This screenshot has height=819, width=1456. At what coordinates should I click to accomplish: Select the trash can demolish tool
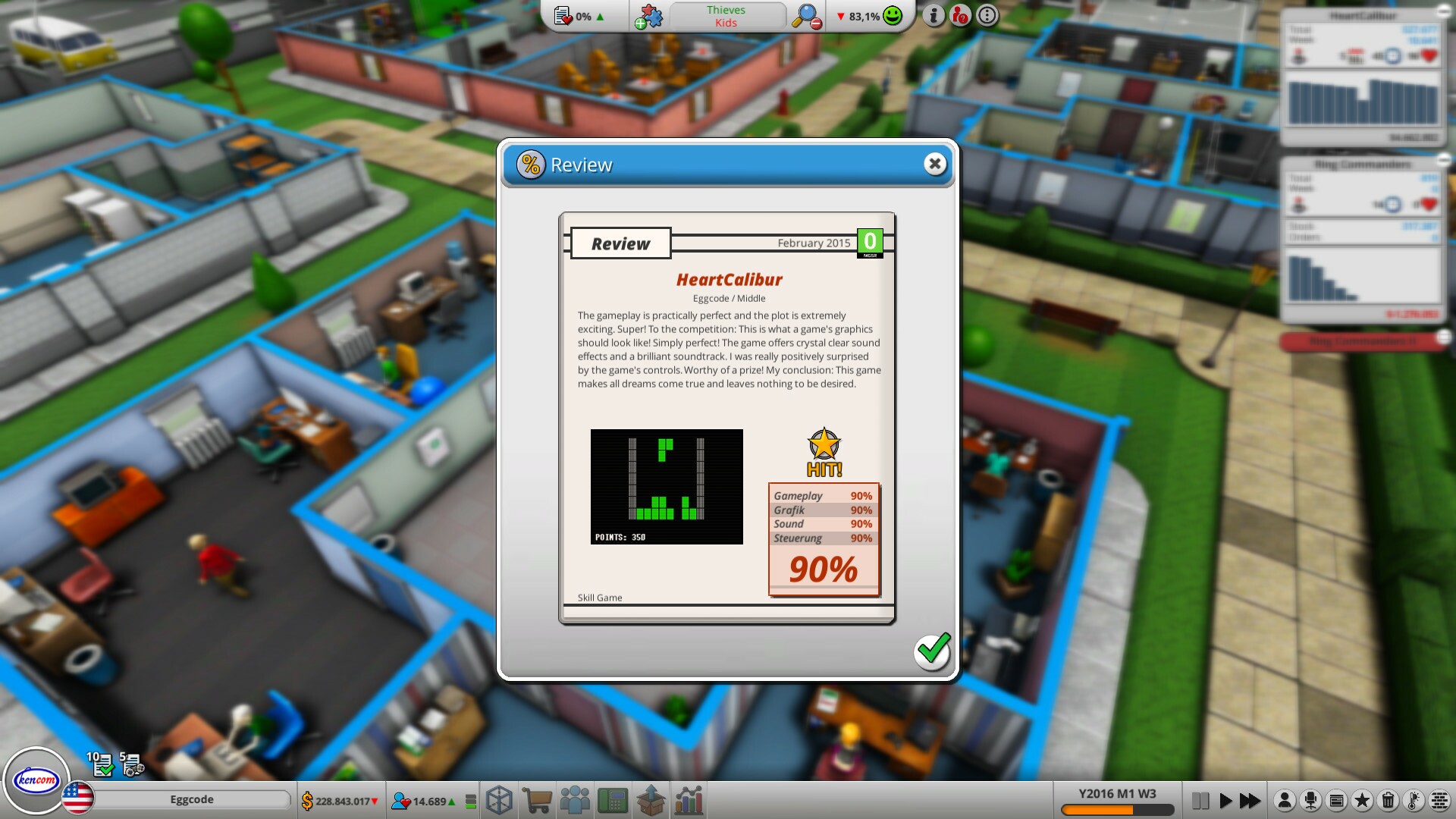pos(1388,800)
